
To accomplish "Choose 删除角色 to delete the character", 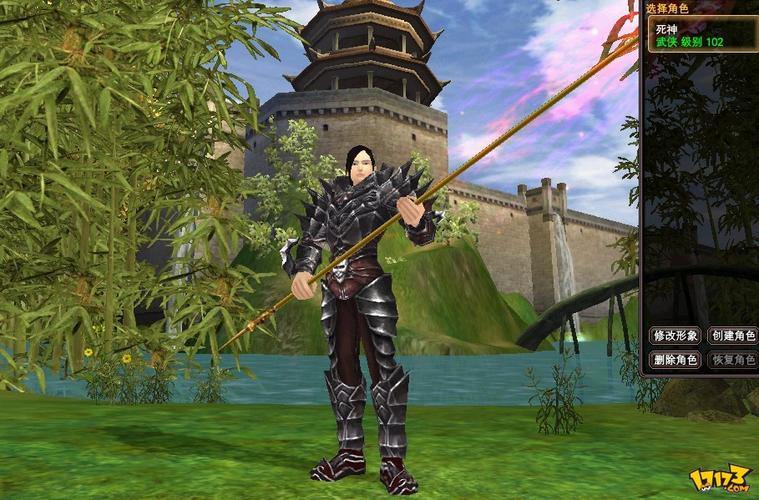I will [674, 360].
